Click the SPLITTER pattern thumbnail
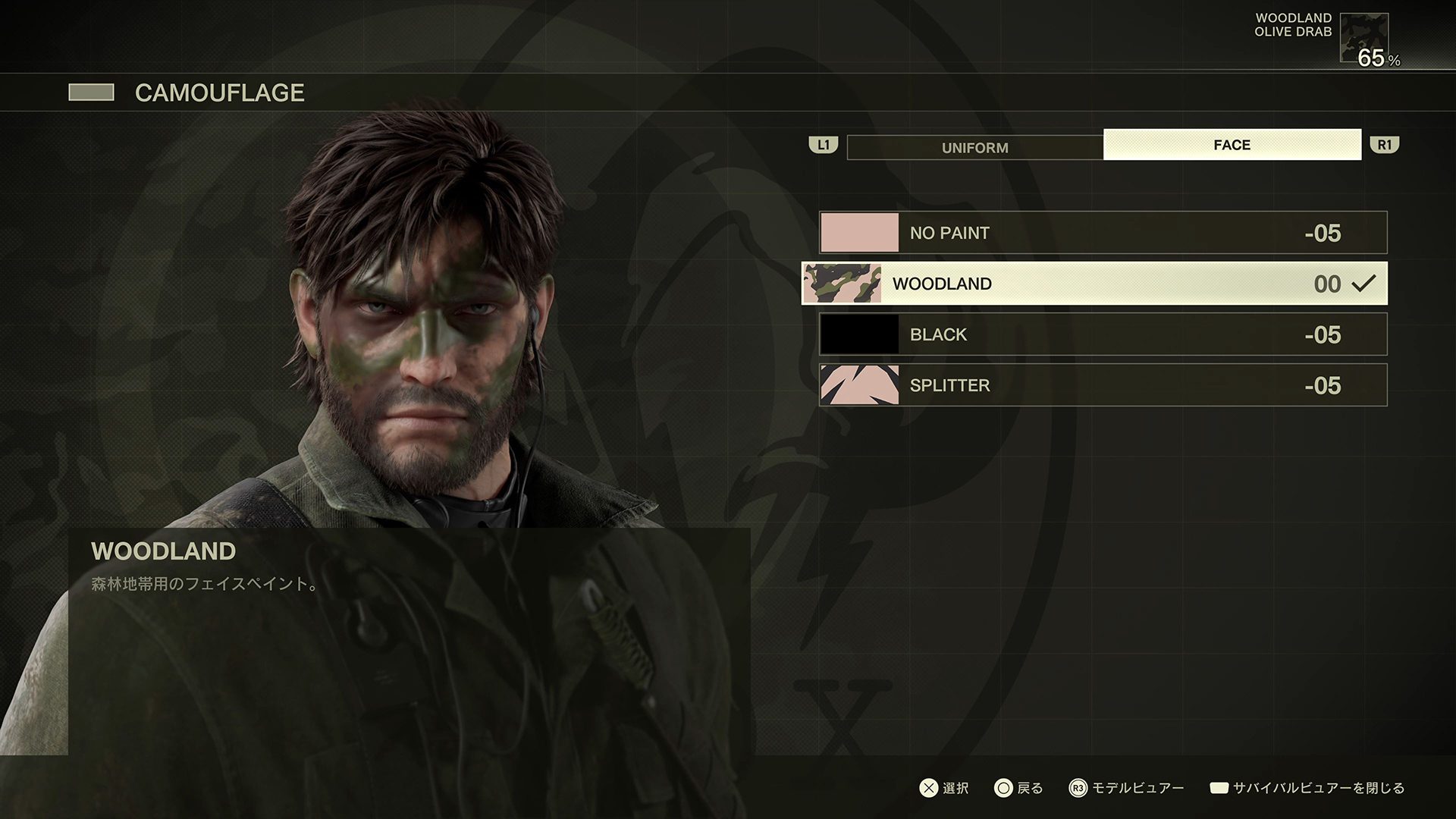Screen dimensions: 1456x819 [x=859, y=385]
